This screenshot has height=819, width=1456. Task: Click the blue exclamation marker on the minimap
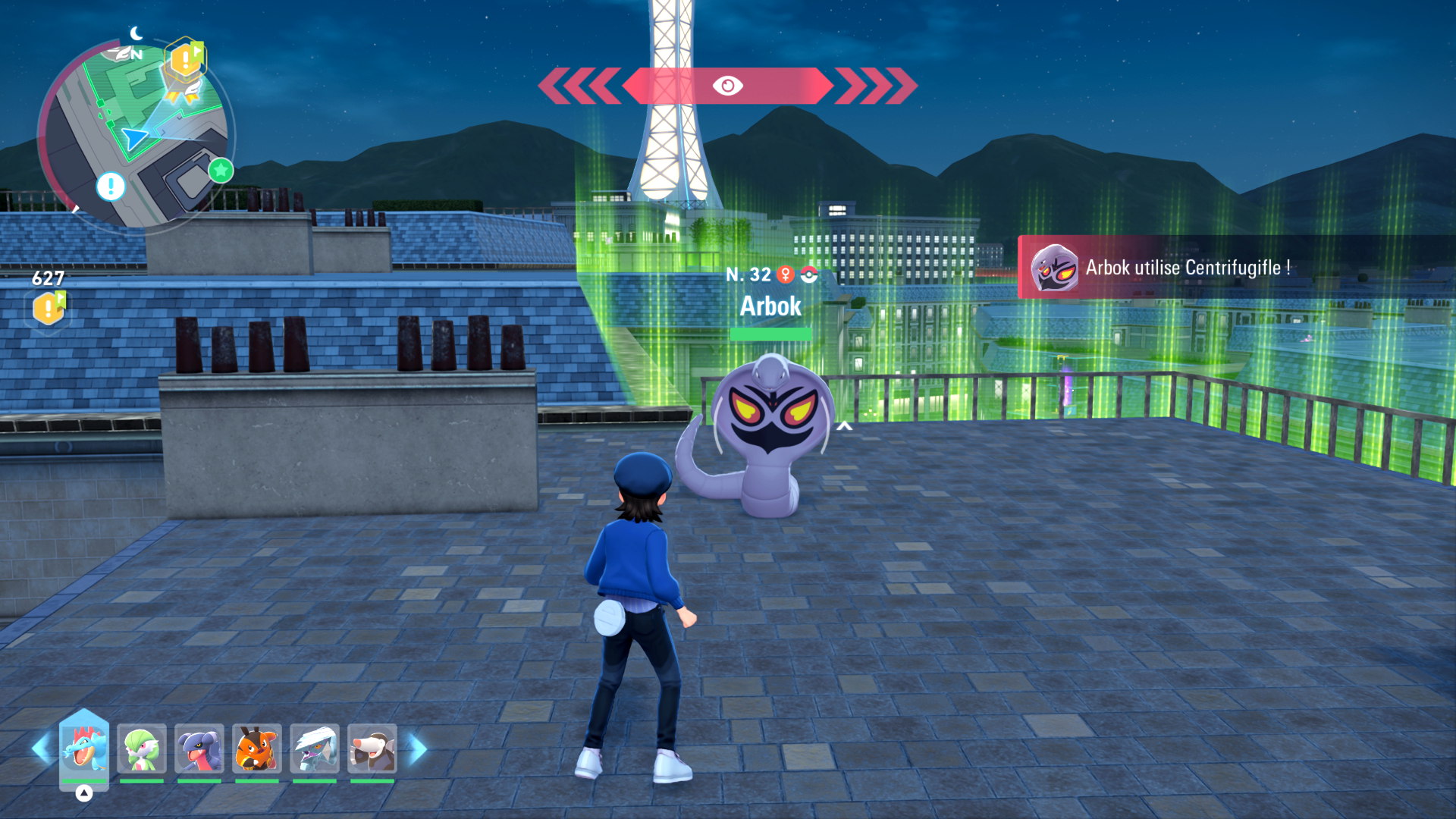(x=110, y=185)
